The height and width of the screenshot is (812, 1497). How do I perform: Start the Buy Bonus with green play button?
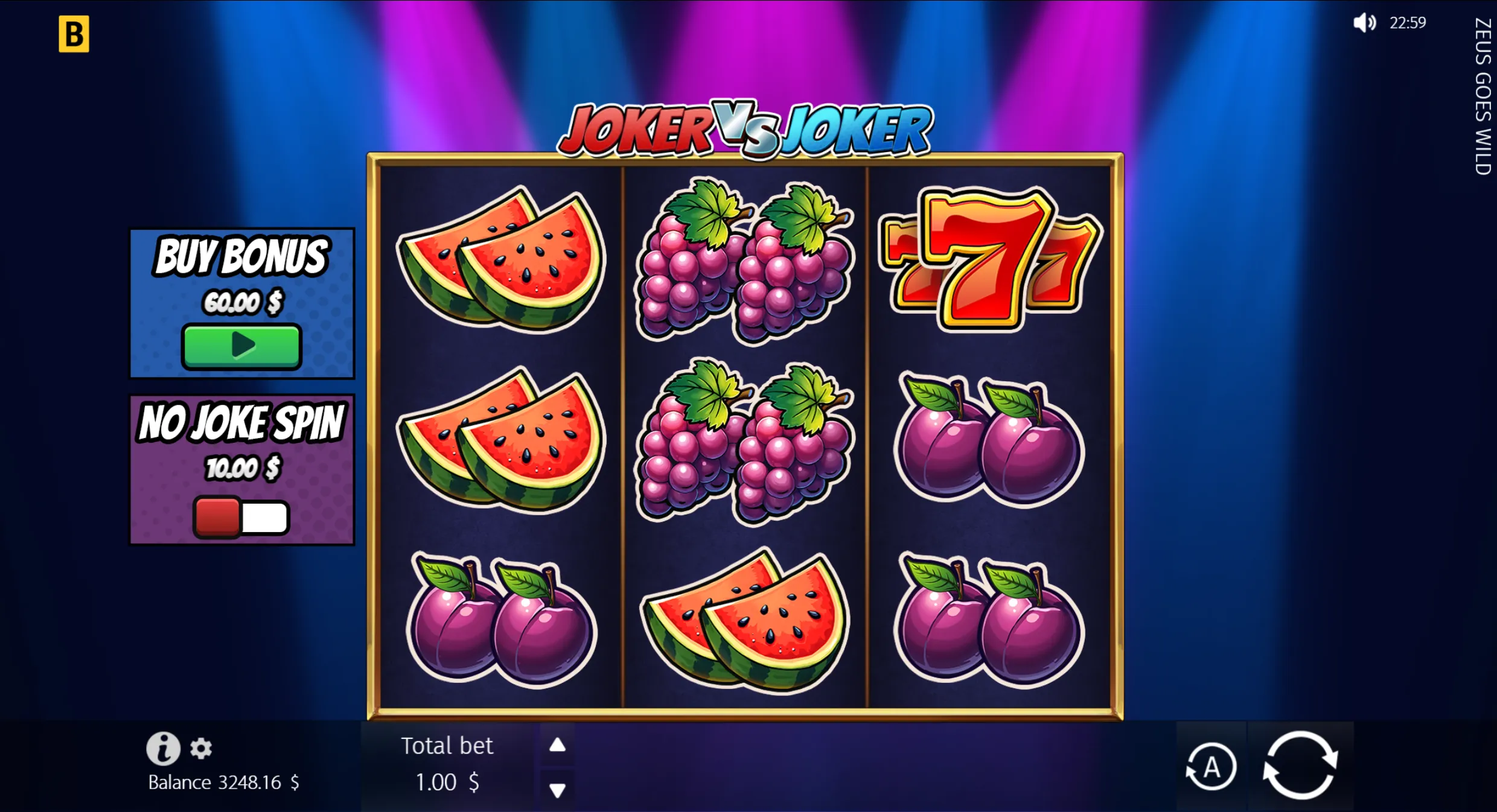coord(241,346)
